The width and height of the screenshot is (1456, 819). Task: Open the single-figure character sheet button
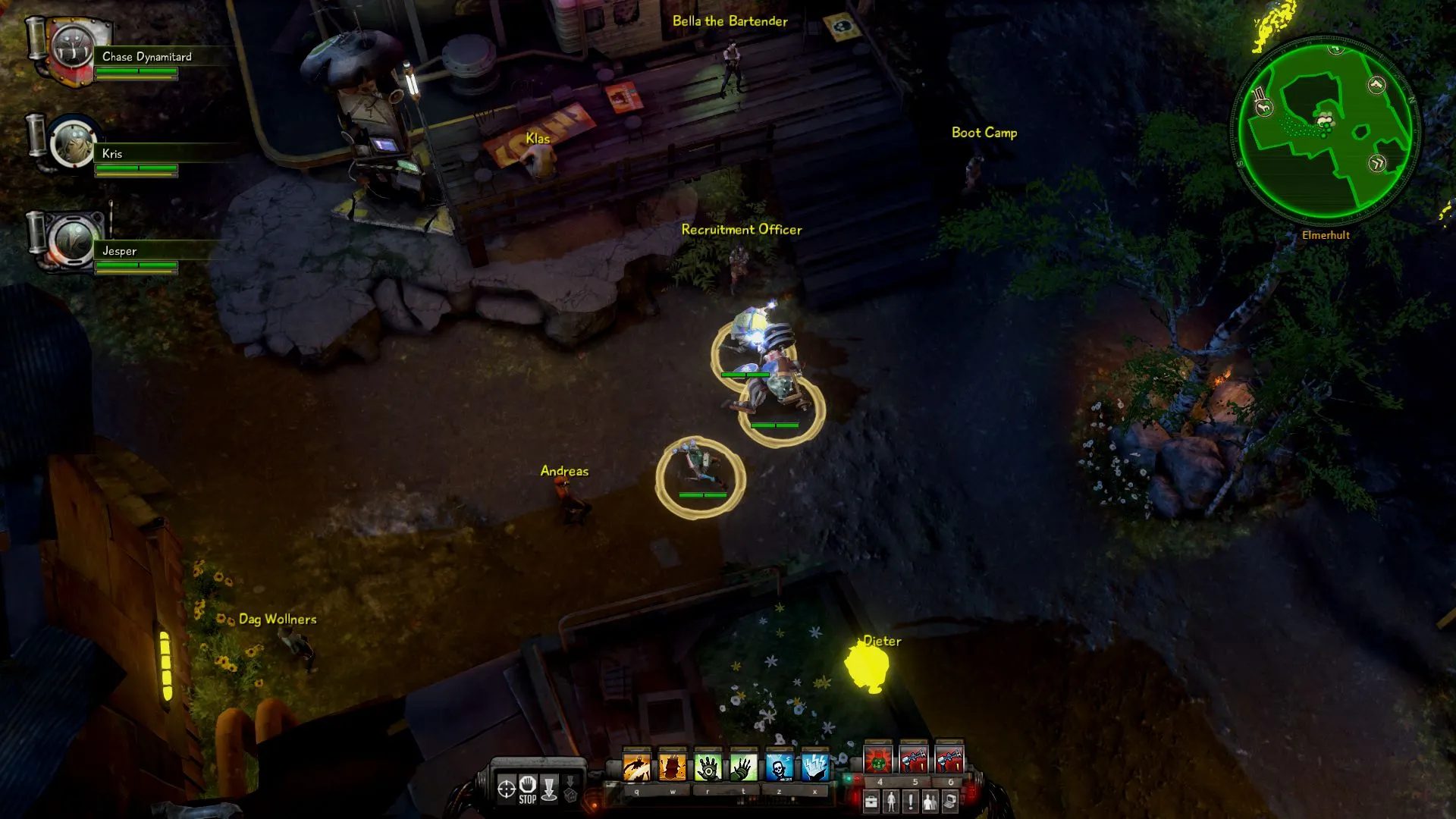tap(891, 801)
